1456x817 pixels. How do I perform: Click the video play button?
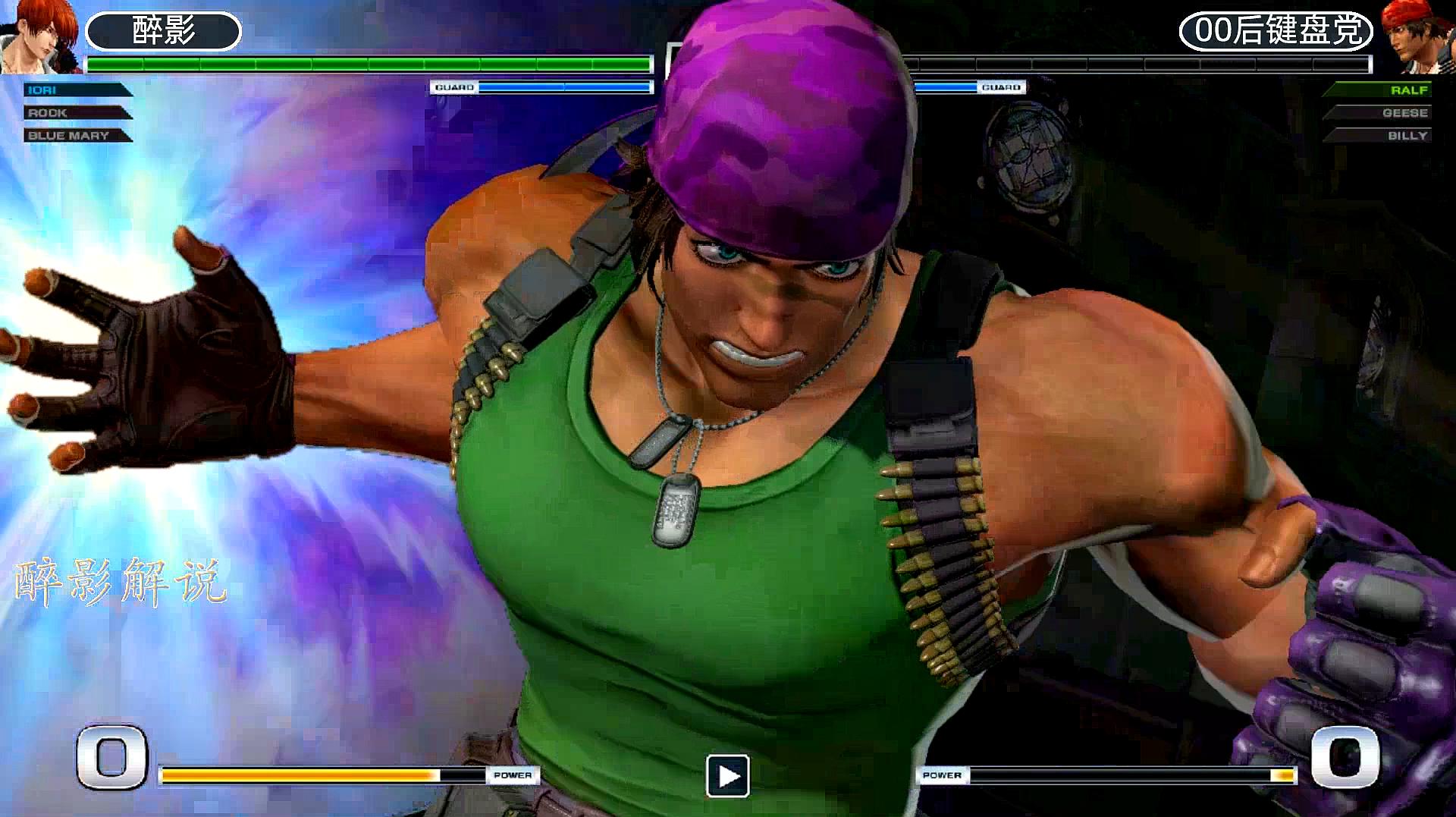[728, 776]
